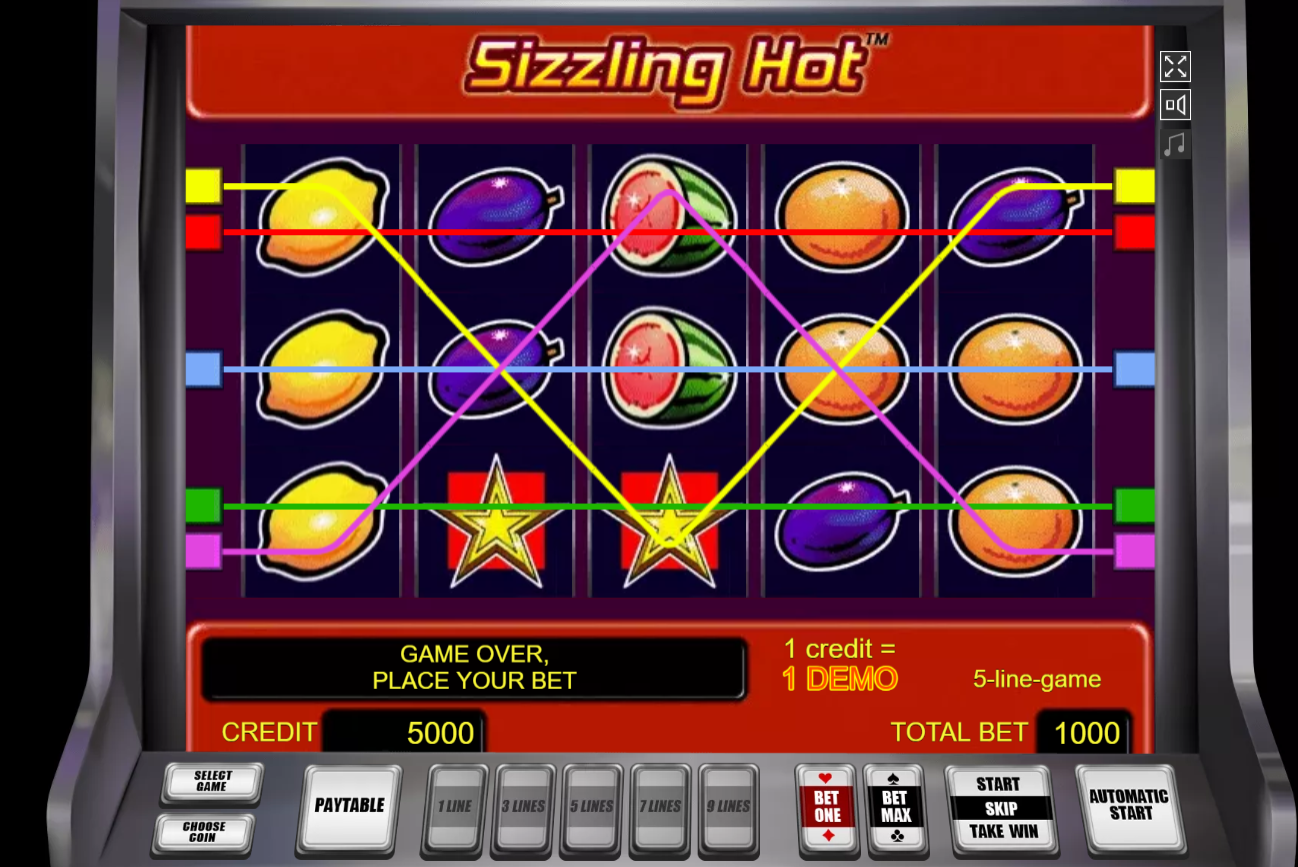Open the Select Game menu

click(x=210, y=783)
